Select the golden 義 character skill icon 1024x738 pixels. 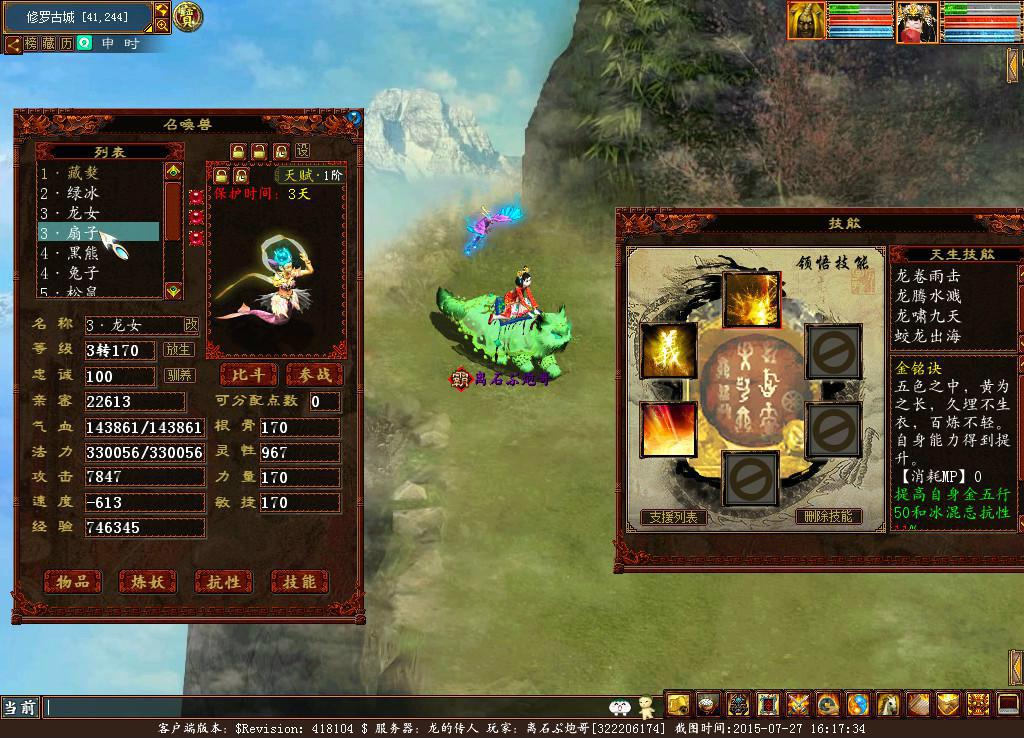click(669, 351)
